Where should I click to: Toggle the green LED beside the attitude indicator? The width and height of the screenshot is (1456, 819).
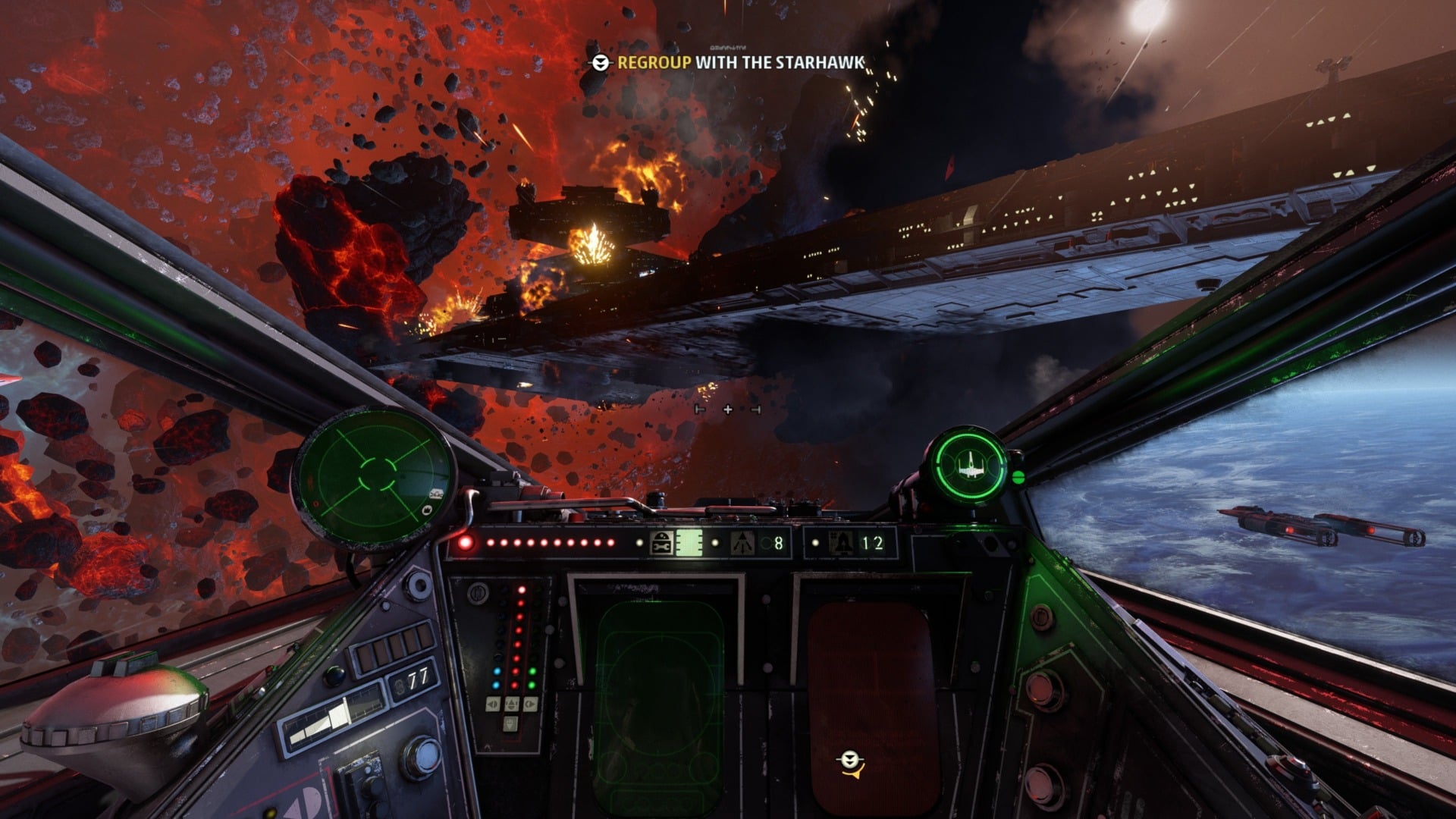click(1018, 478)
